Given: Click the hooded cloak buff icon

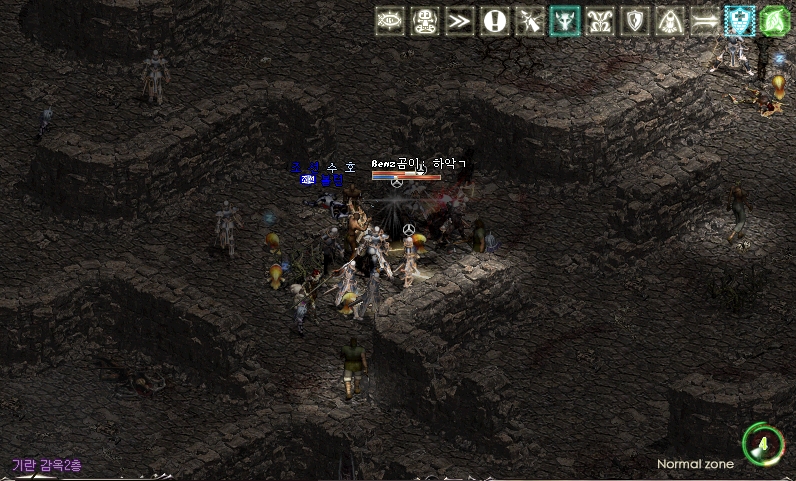Looking at the screenshot, I should [x=670, y=21].
